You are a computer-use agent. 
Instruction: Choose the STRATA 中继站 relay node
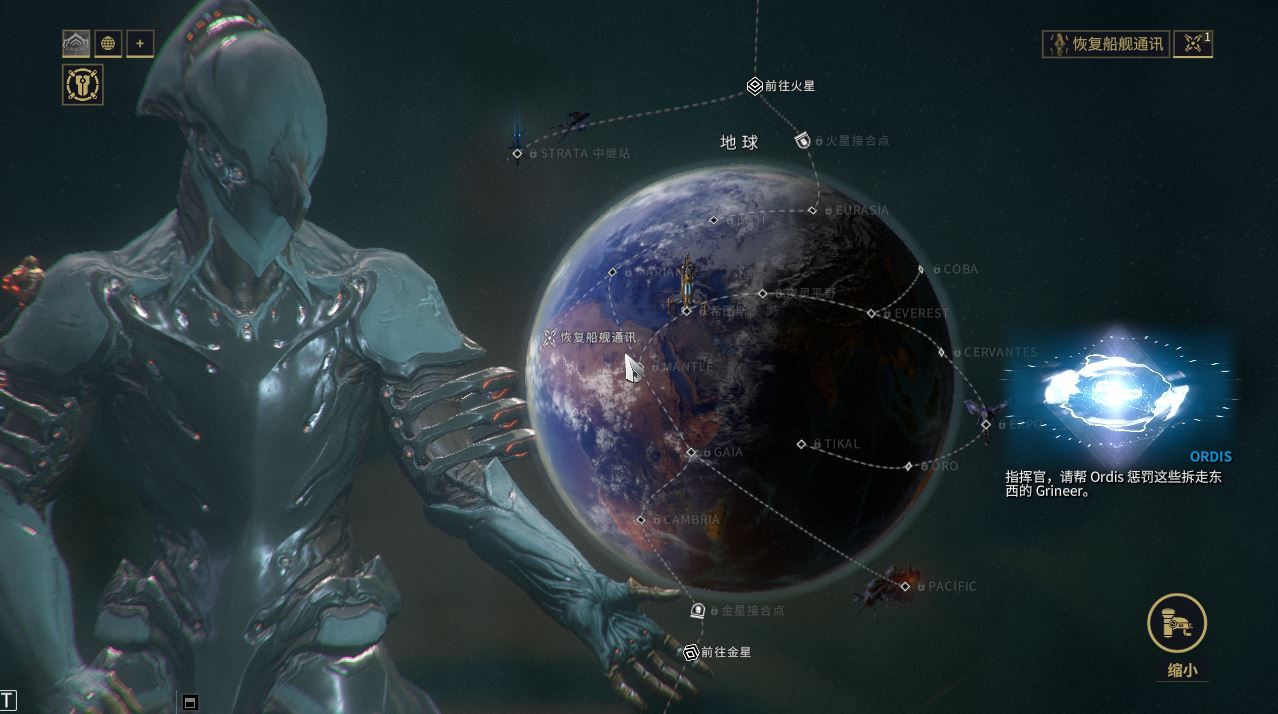coord(518,154)
